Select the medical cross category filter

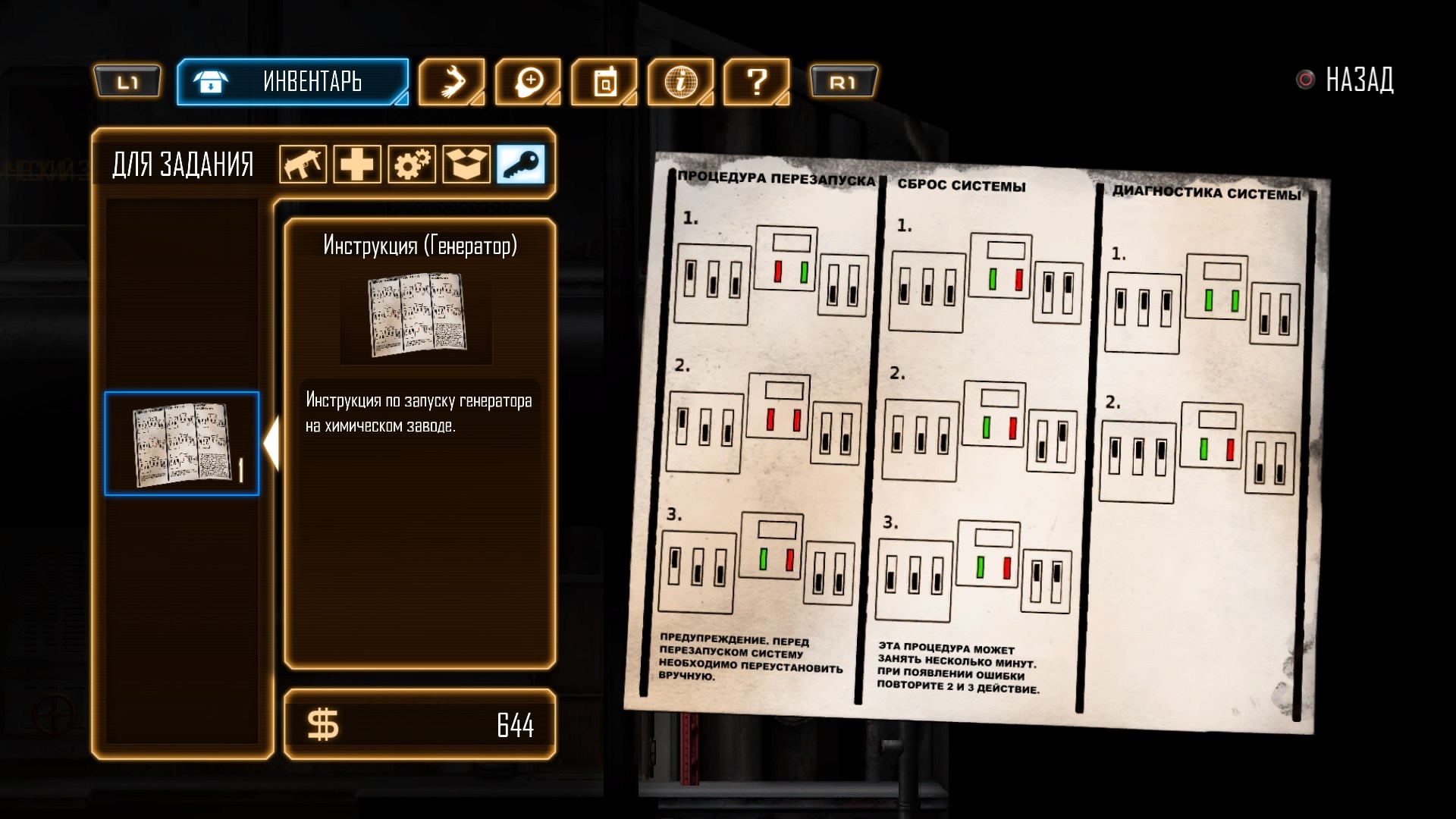357,164
